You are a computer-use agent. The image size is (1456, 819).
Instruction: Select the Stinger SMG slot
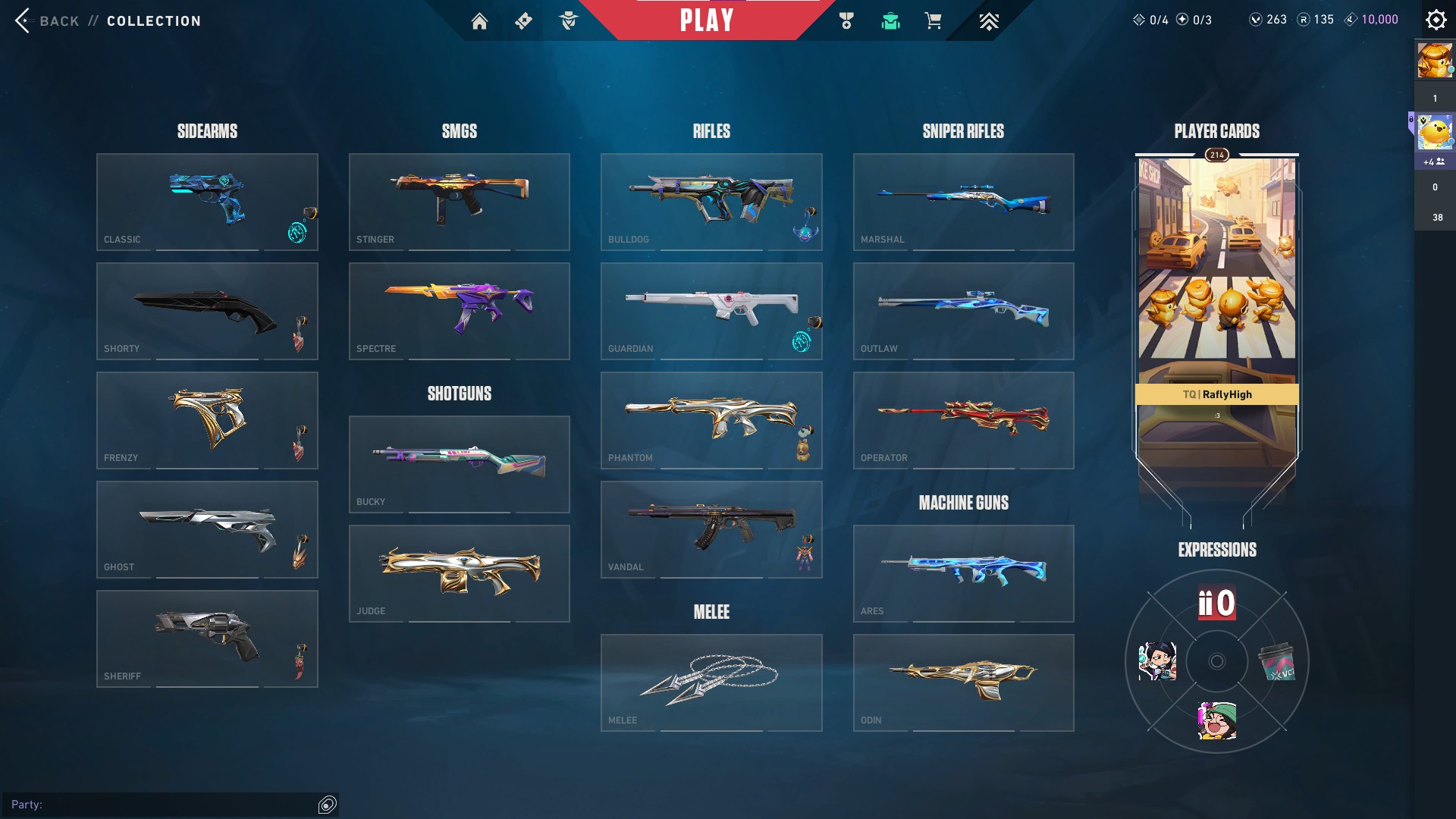tap(459, 202)
